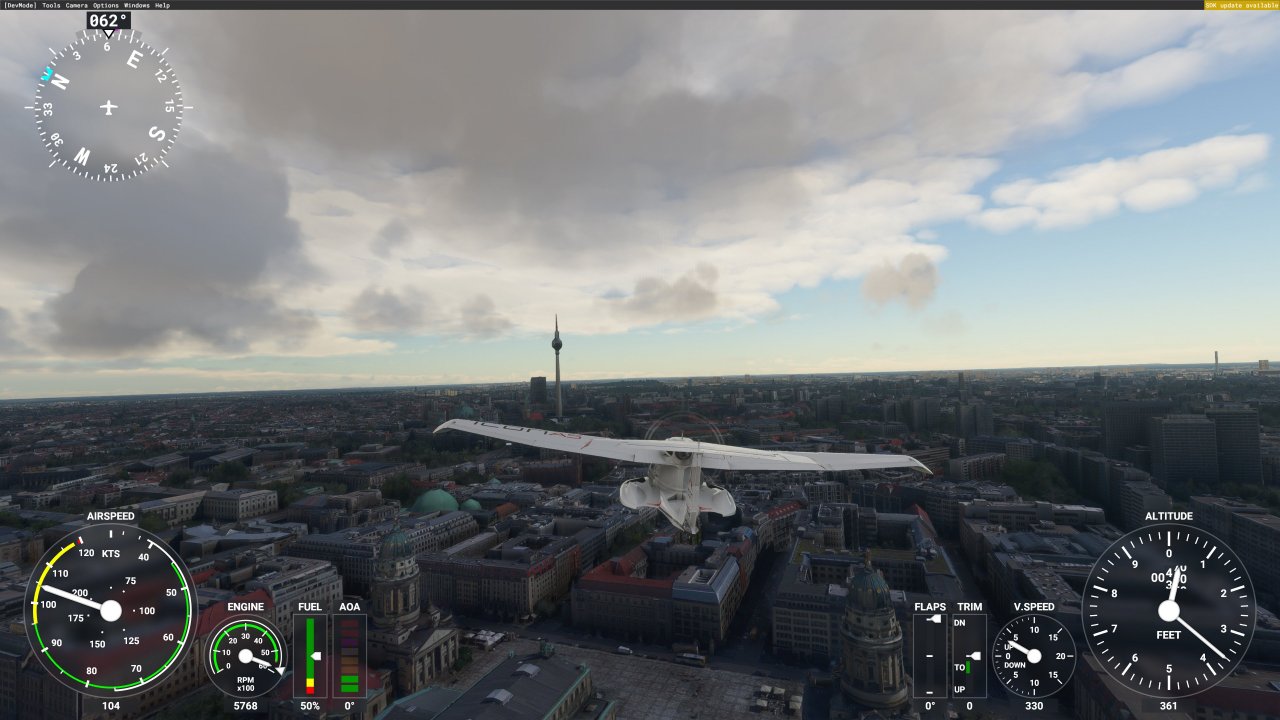Click the V.Speed gauge
Viewport: 1280px width, 720px height.
pyautogui.click(x=1034, y=655)
